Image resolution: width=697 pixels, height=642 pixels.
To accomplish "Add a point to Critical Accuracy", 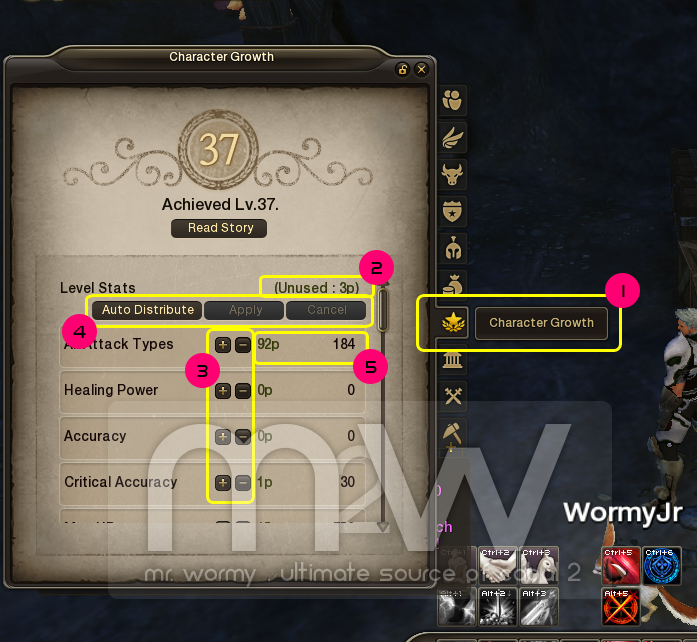I will tap(222, 483).
